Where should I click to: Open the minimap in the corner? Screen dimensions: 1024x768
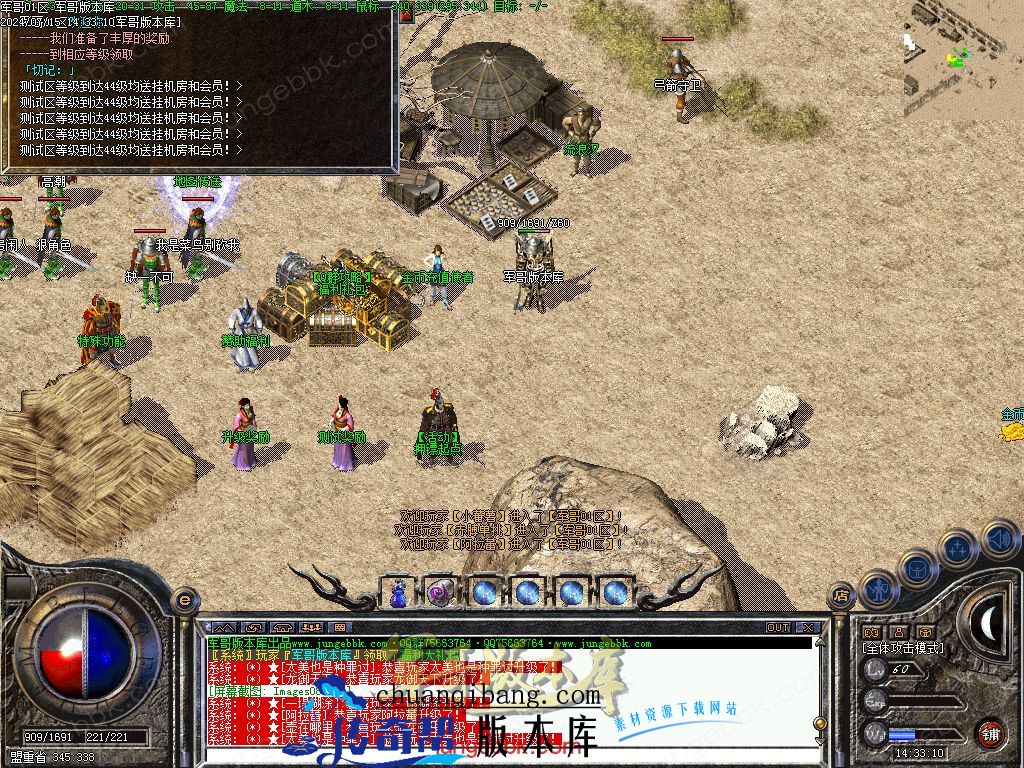(963, 58)
